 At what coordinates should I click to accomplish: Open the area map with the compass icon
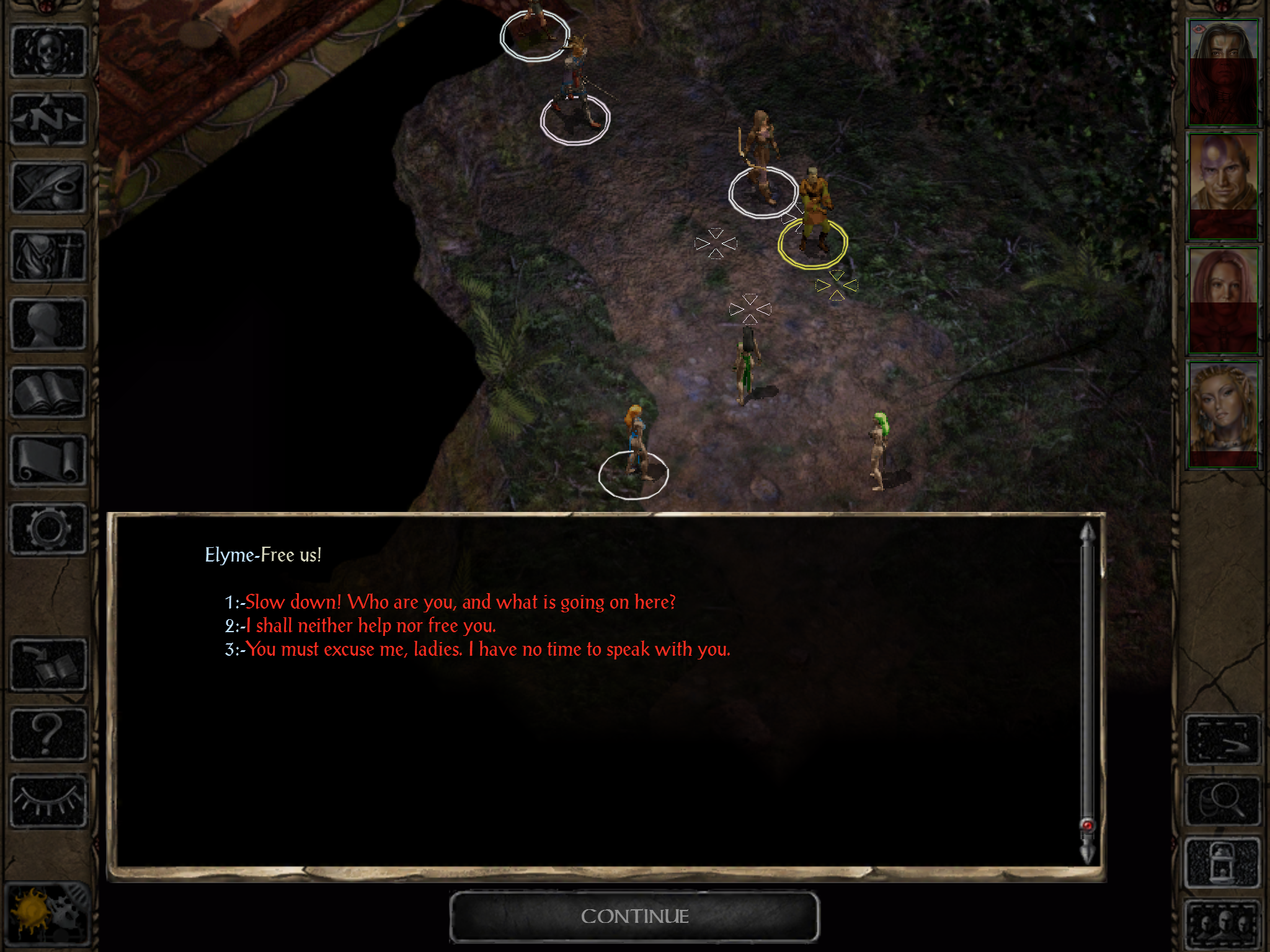click(x=48, y=119)
